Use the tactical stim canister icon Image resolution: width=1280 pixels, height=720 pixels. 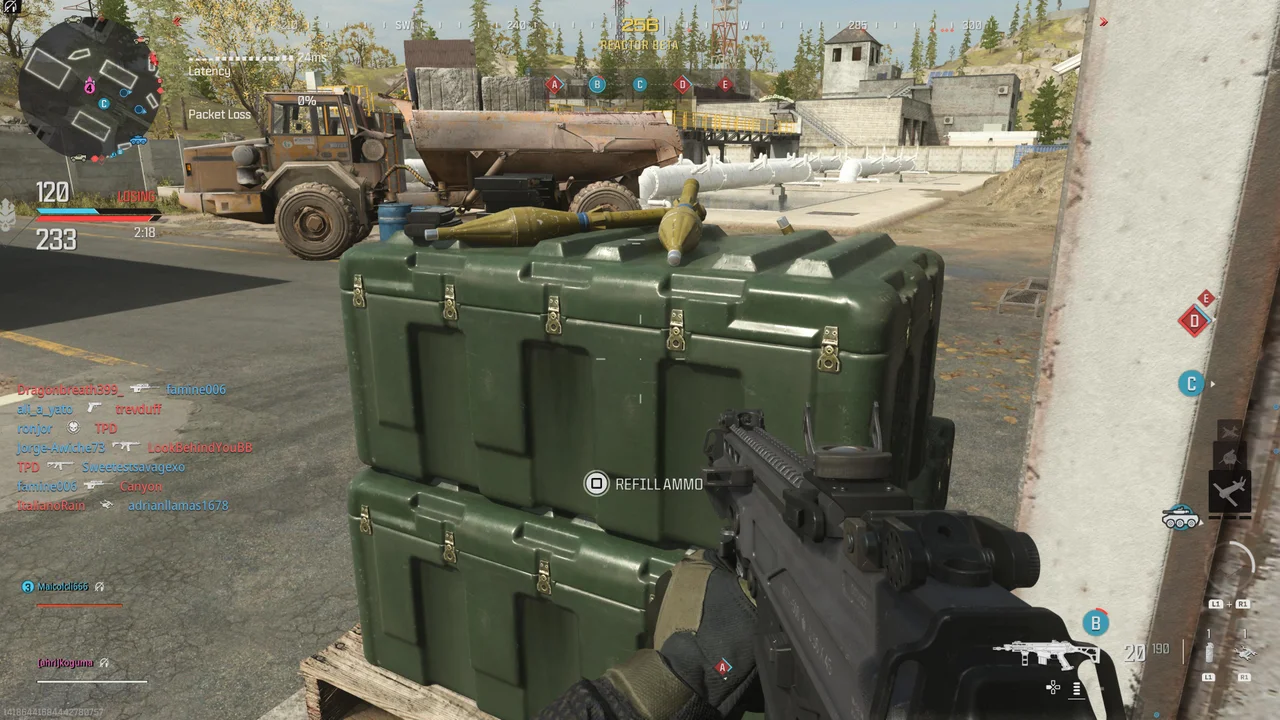pyautogui.click(x=1209, y=653)
